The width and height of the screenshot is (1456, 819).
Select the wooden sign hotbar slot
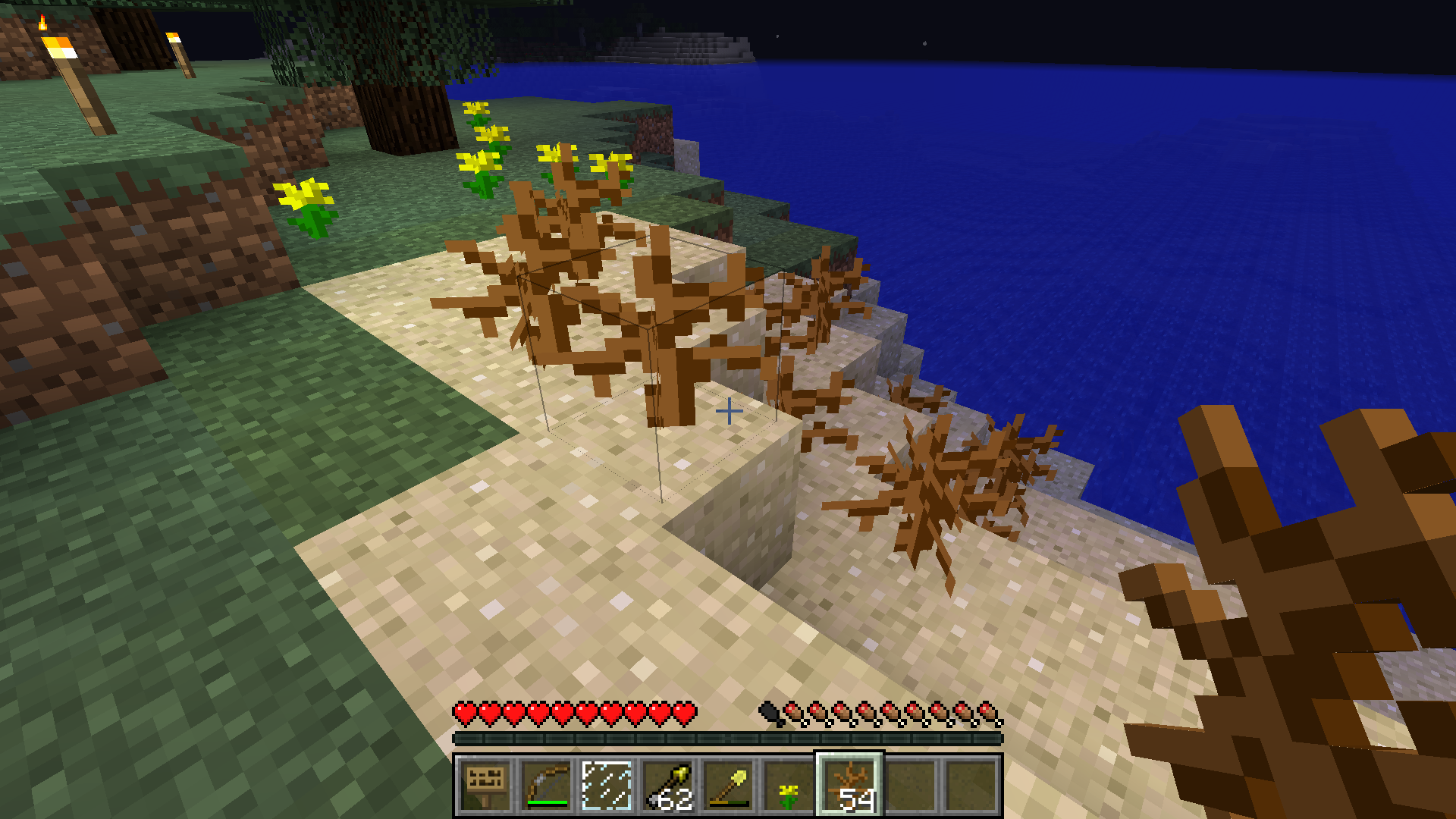[485, 786]
